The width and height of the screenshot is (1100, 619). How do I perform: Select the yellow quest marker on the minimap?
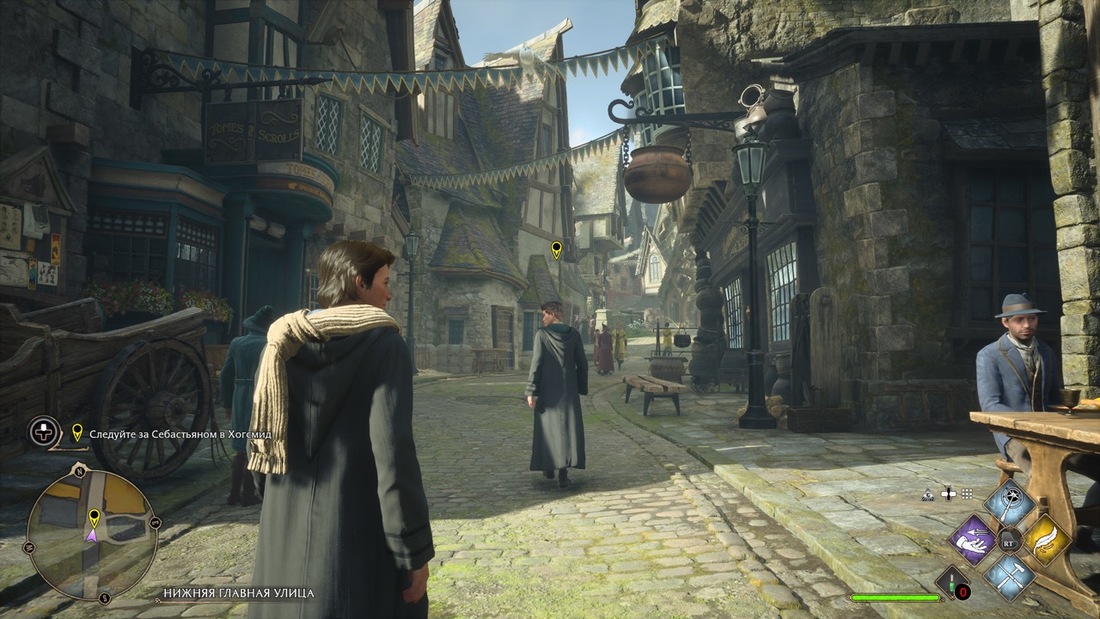[94, 517]
